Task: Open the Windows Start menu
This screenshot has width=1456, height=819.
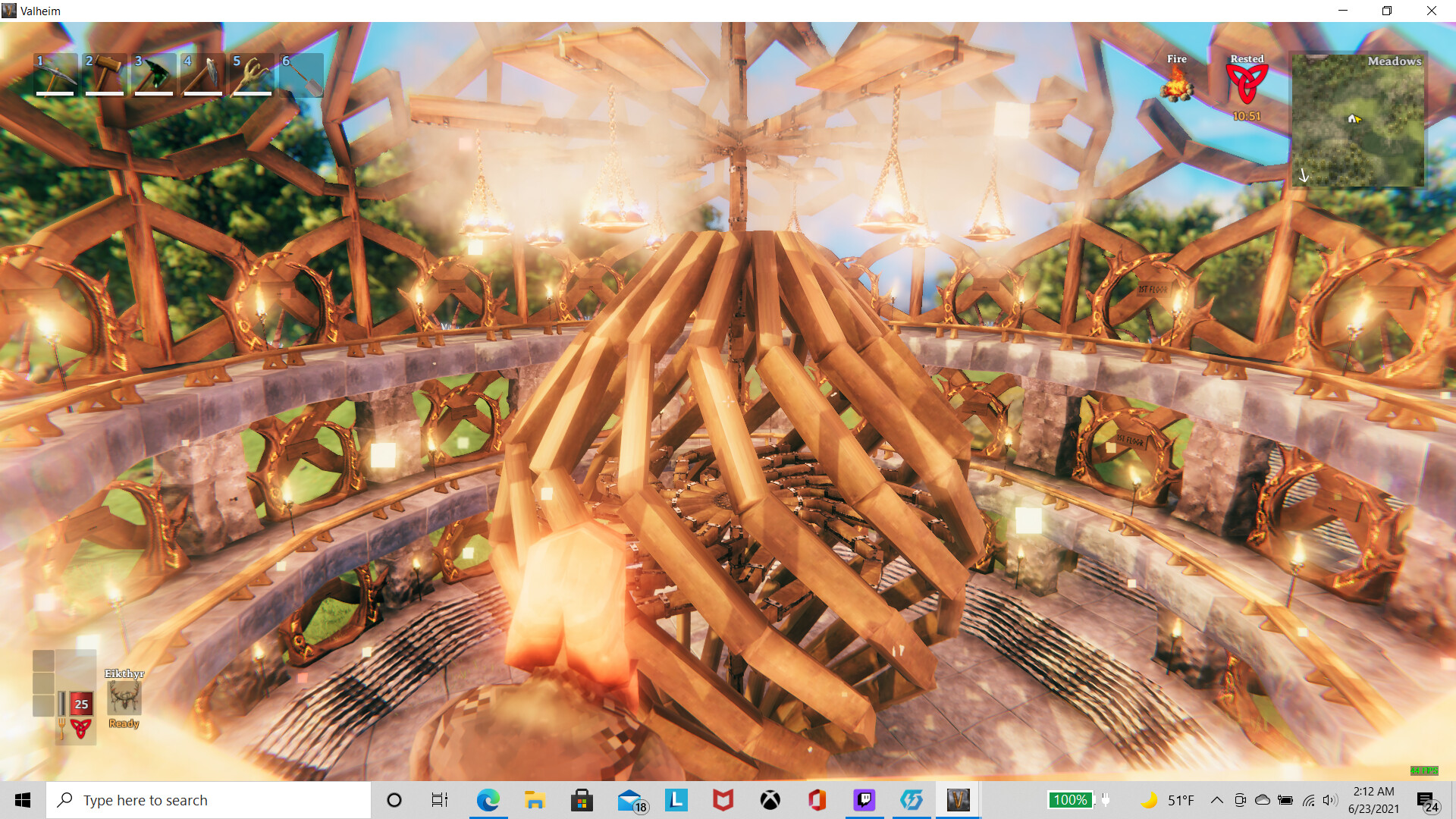Action: coord(22,799)
